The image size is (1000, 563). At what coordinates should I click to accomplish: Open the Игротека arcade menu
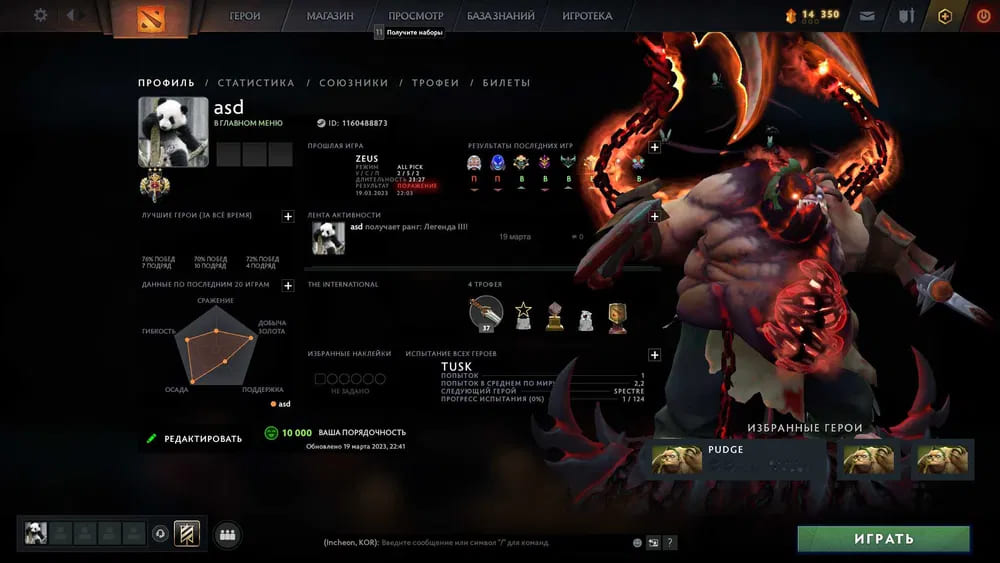pyautogui.click(x=587, y=16)
